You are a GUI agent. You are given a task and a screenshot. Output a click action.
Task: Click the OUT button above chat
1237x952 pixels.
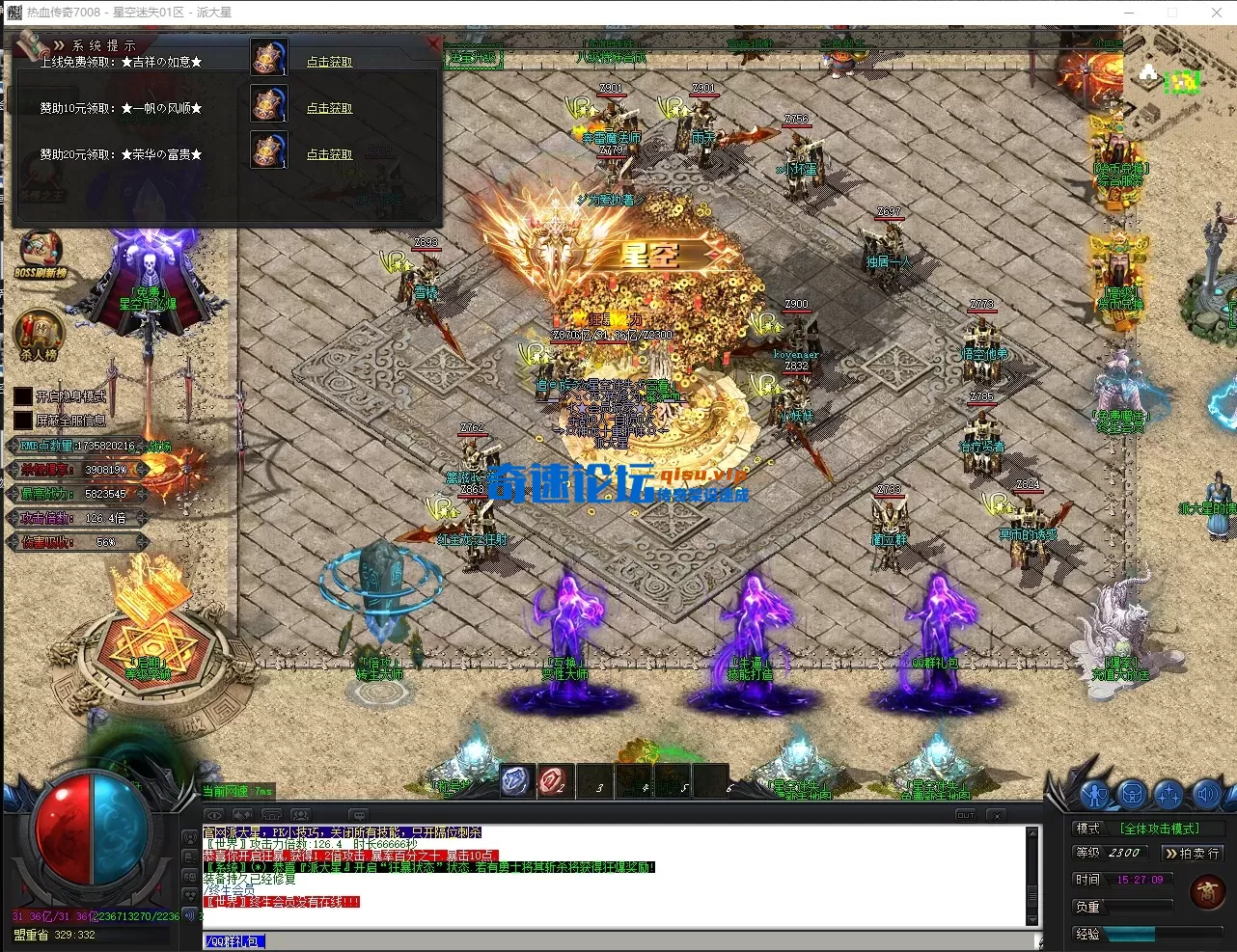[966, 815]
